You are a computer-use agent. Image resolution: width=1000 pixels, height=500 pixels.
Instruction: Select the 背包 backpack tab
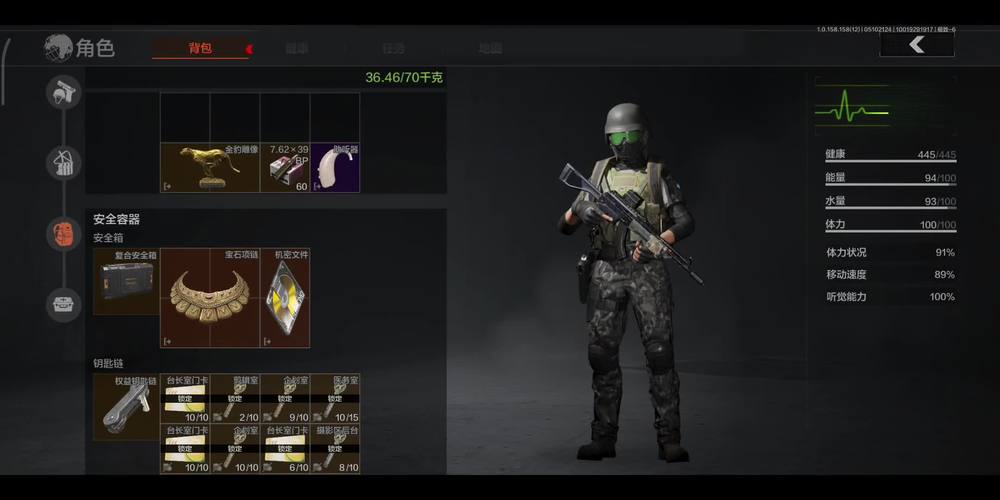point(200,48)
